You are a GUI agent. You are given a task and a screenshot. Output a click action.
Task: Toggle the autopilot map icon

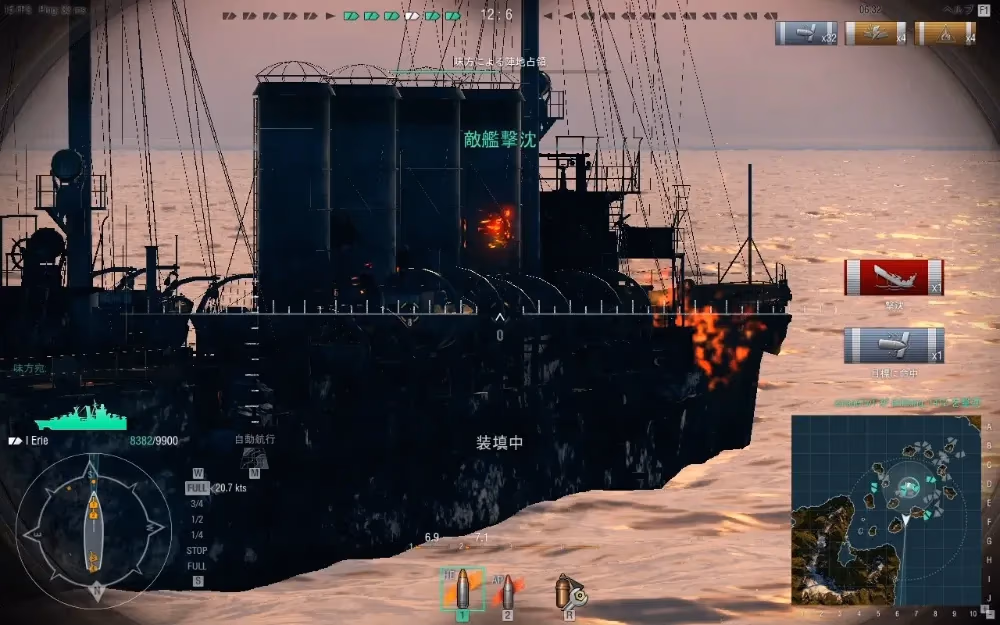click(x=254, y=458)
